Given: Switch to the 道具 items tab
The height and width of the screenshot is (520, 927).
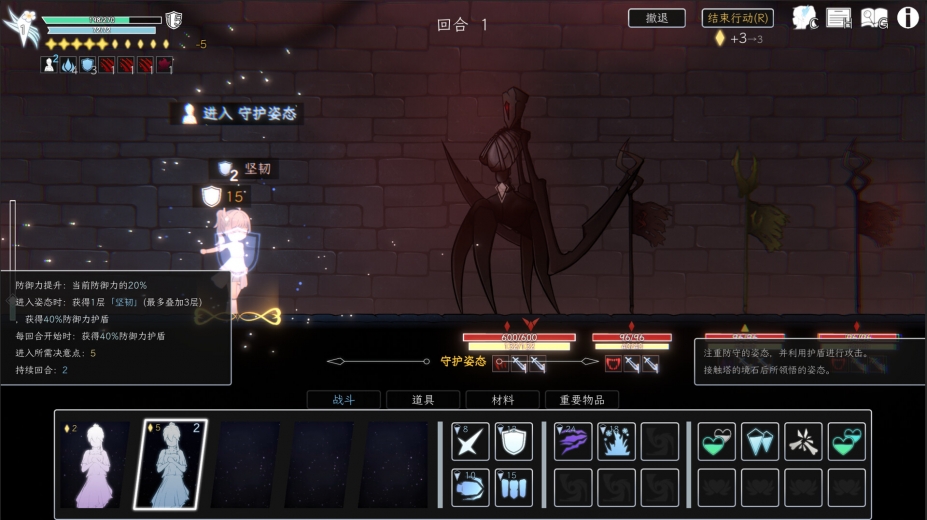Looking at the screenshot, I should [423, 400].
